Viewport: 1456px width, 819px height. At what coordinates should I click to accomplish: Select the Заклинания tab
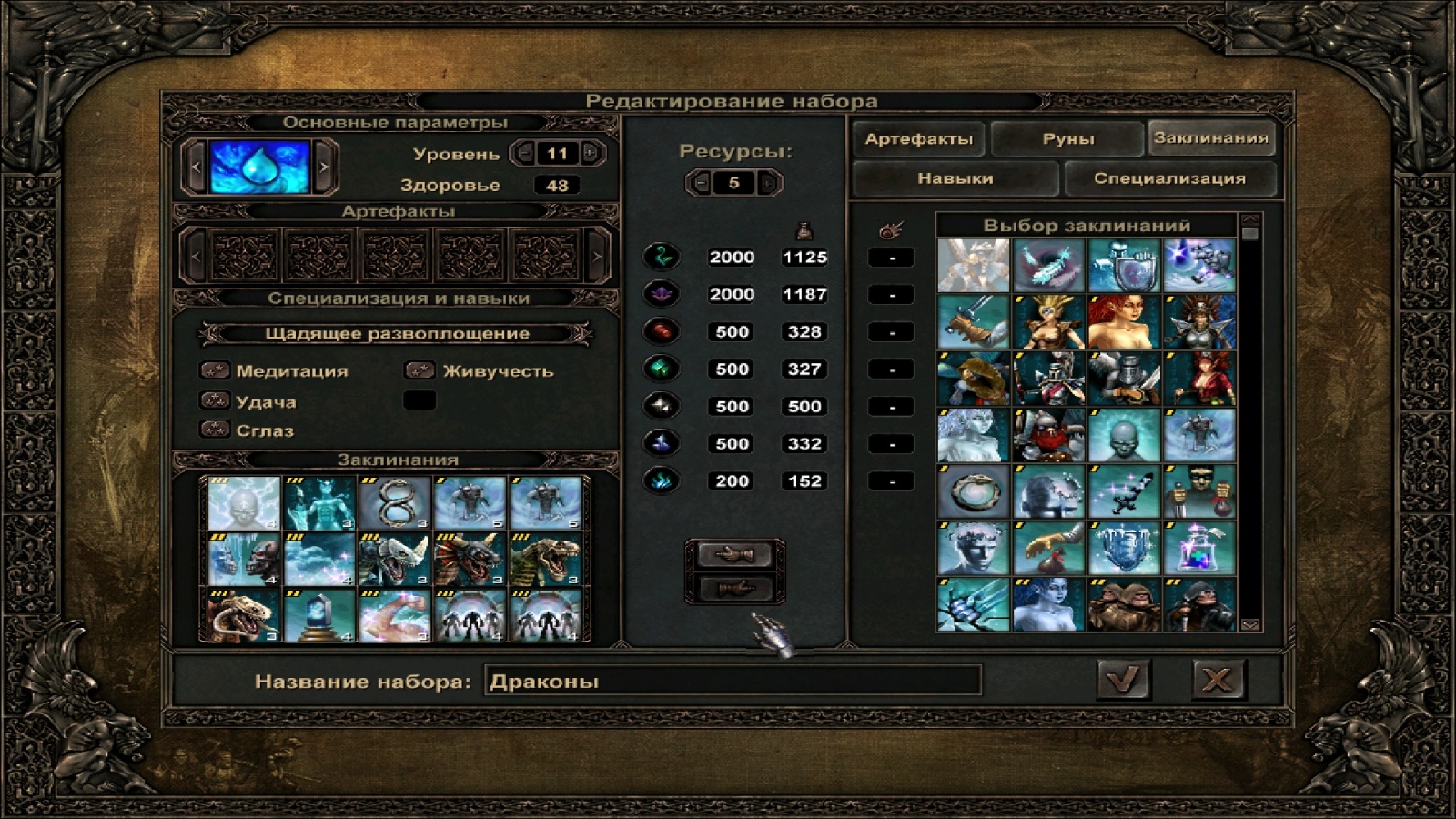[x=1210, y=138]
